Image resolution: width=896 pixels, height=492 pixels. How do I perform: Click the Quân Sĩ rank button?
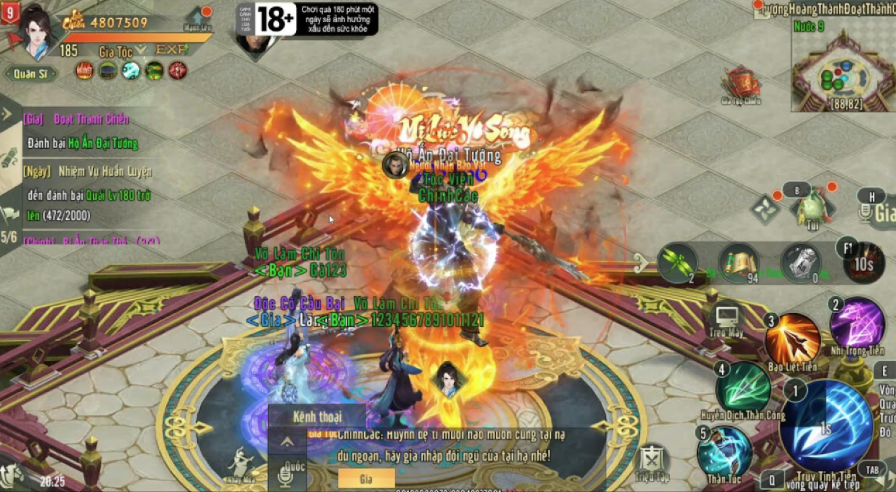click(x=31, y=73)
